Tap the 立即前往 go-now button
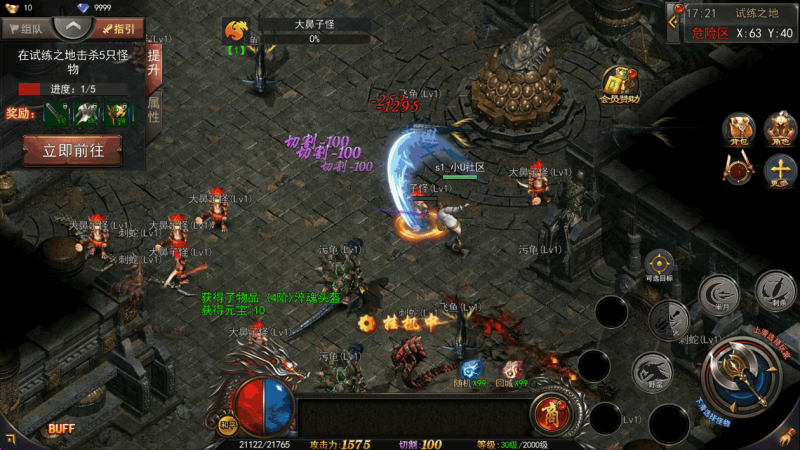This screenshot has height=450, width=800. (x=72, y=151)
